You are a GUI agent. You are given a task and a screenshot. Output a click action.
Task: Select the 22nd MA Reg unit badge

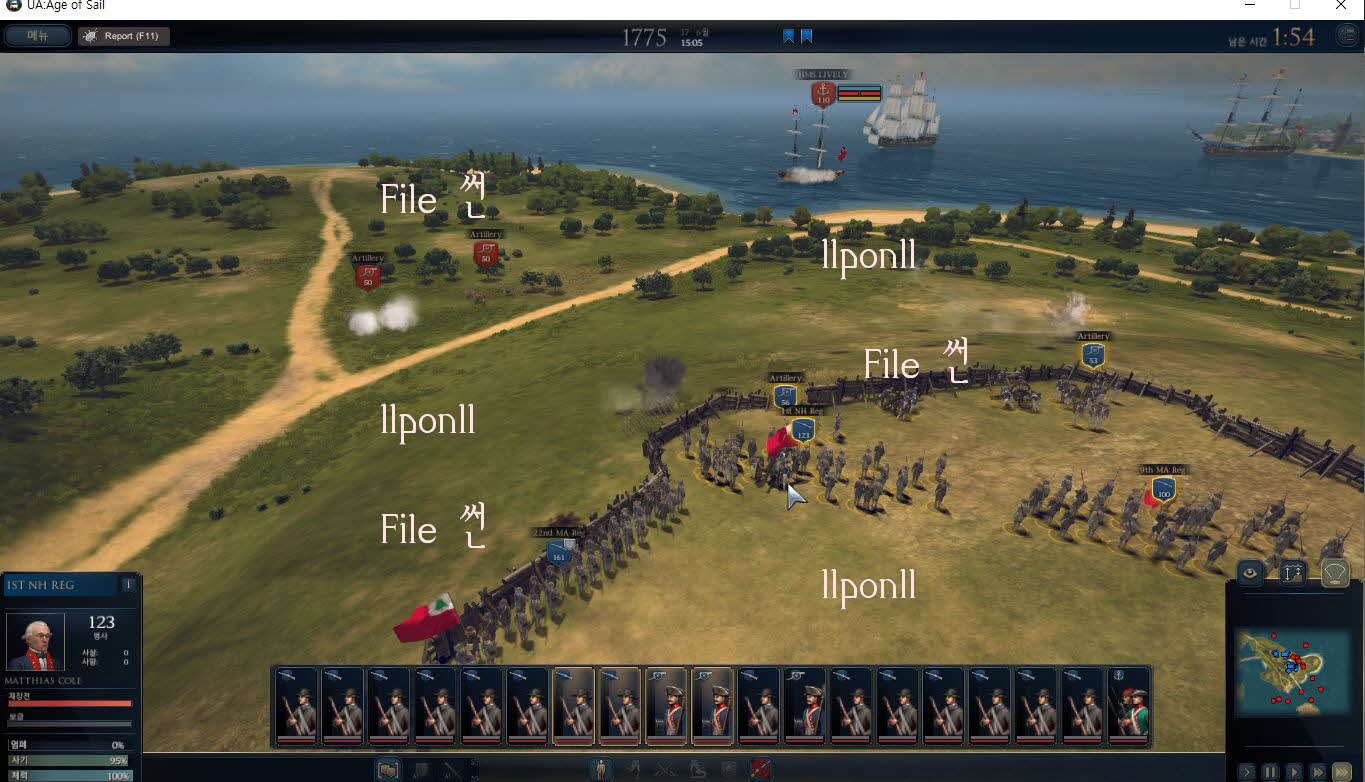pyautogui.click(x=558, y=551)
